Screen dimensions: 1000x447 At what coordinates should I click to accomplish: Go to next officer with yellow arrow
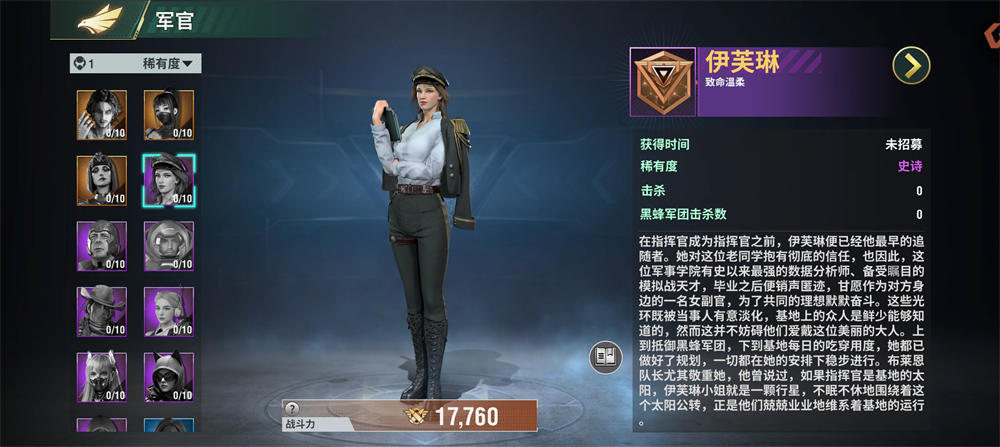pyautogui.click(x=911, y=66)
